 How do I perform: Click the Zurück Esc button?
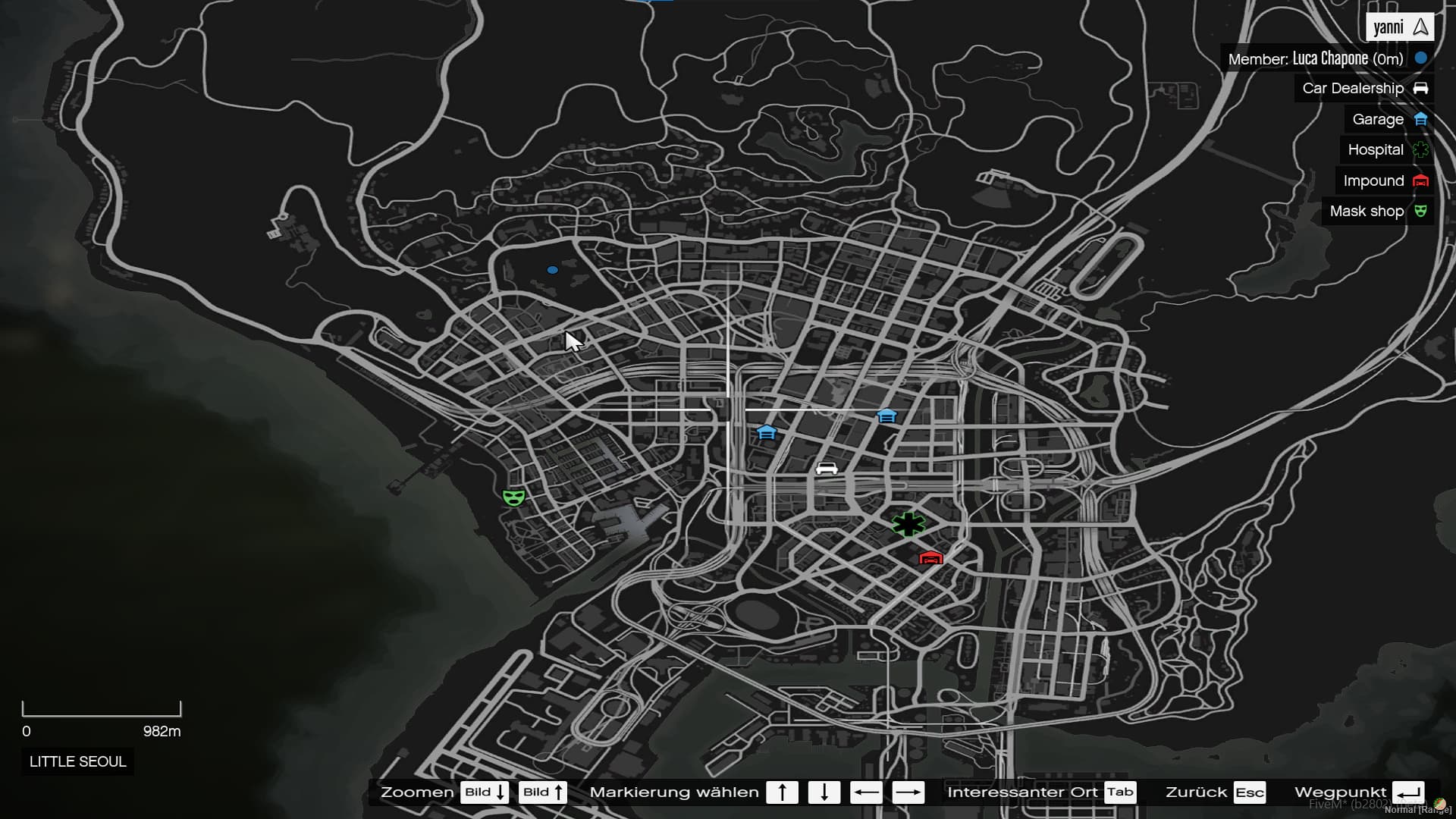coord(1248,792)
